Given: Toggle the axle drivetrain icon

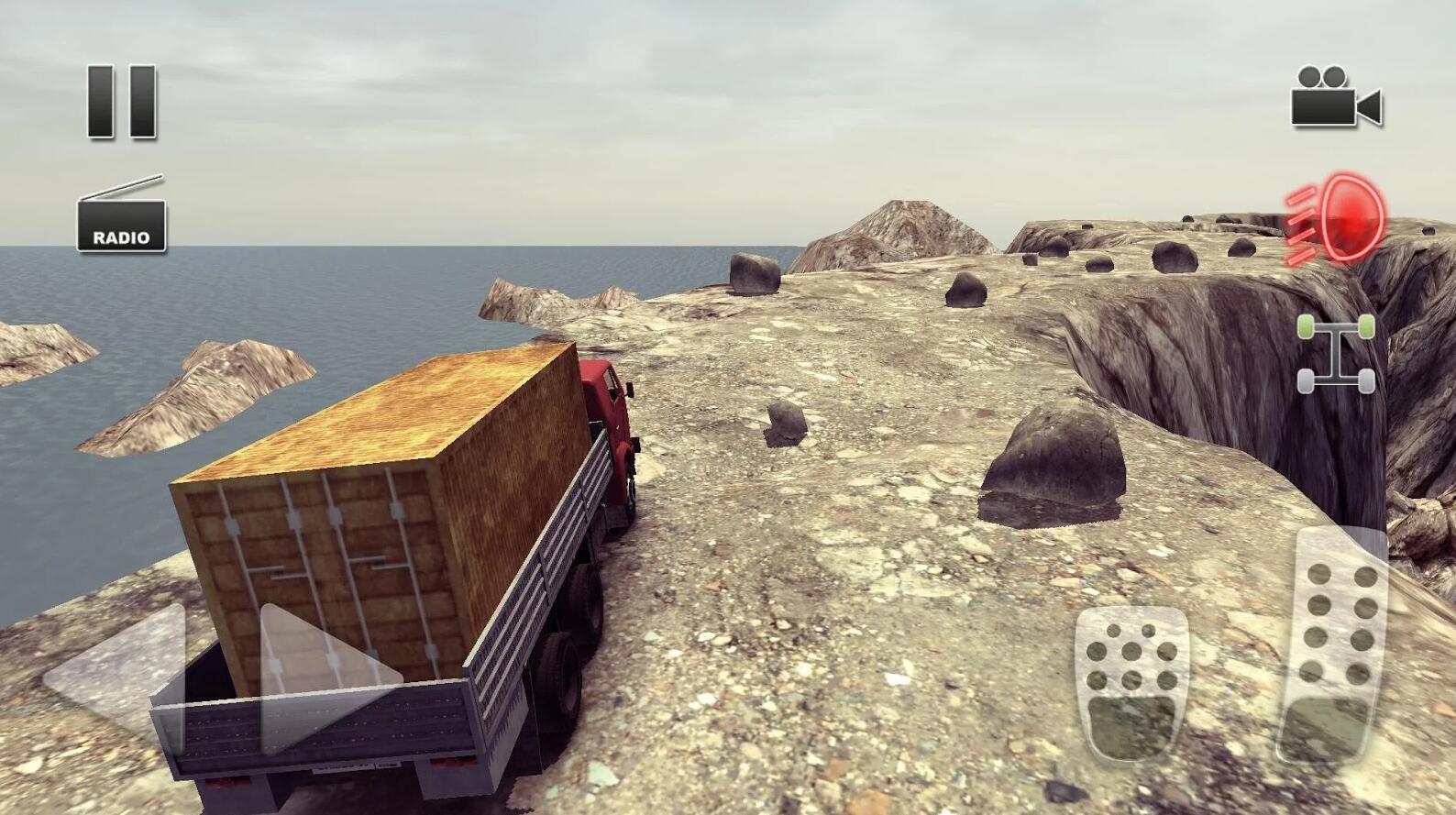Looking at the screenshot, I should 1336,353.
